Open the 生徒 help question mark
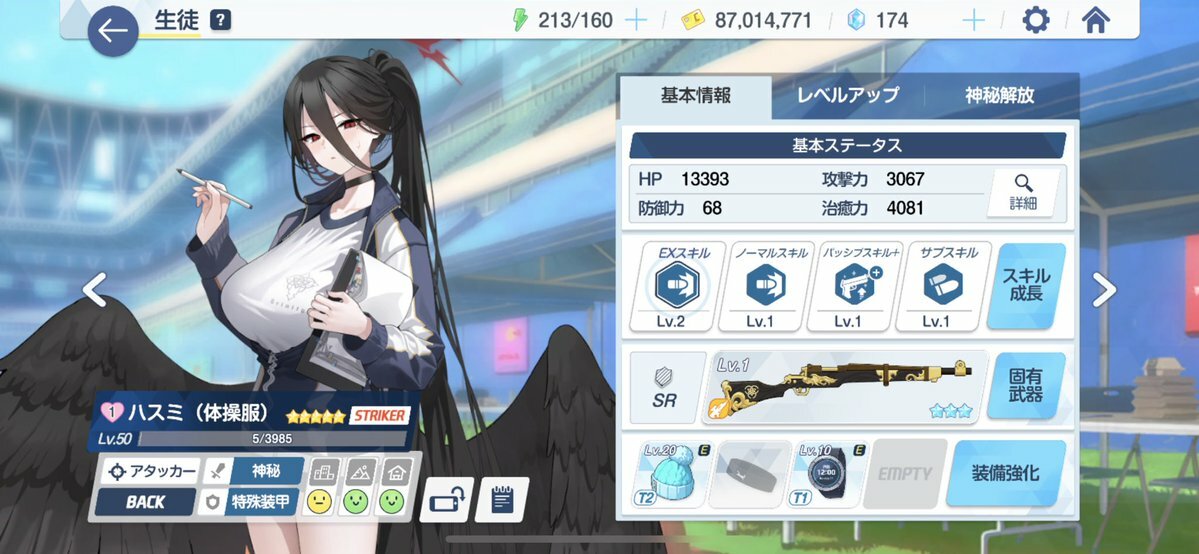The height and width of the screenshot is (554, 1199). click(x=221, y=20)
